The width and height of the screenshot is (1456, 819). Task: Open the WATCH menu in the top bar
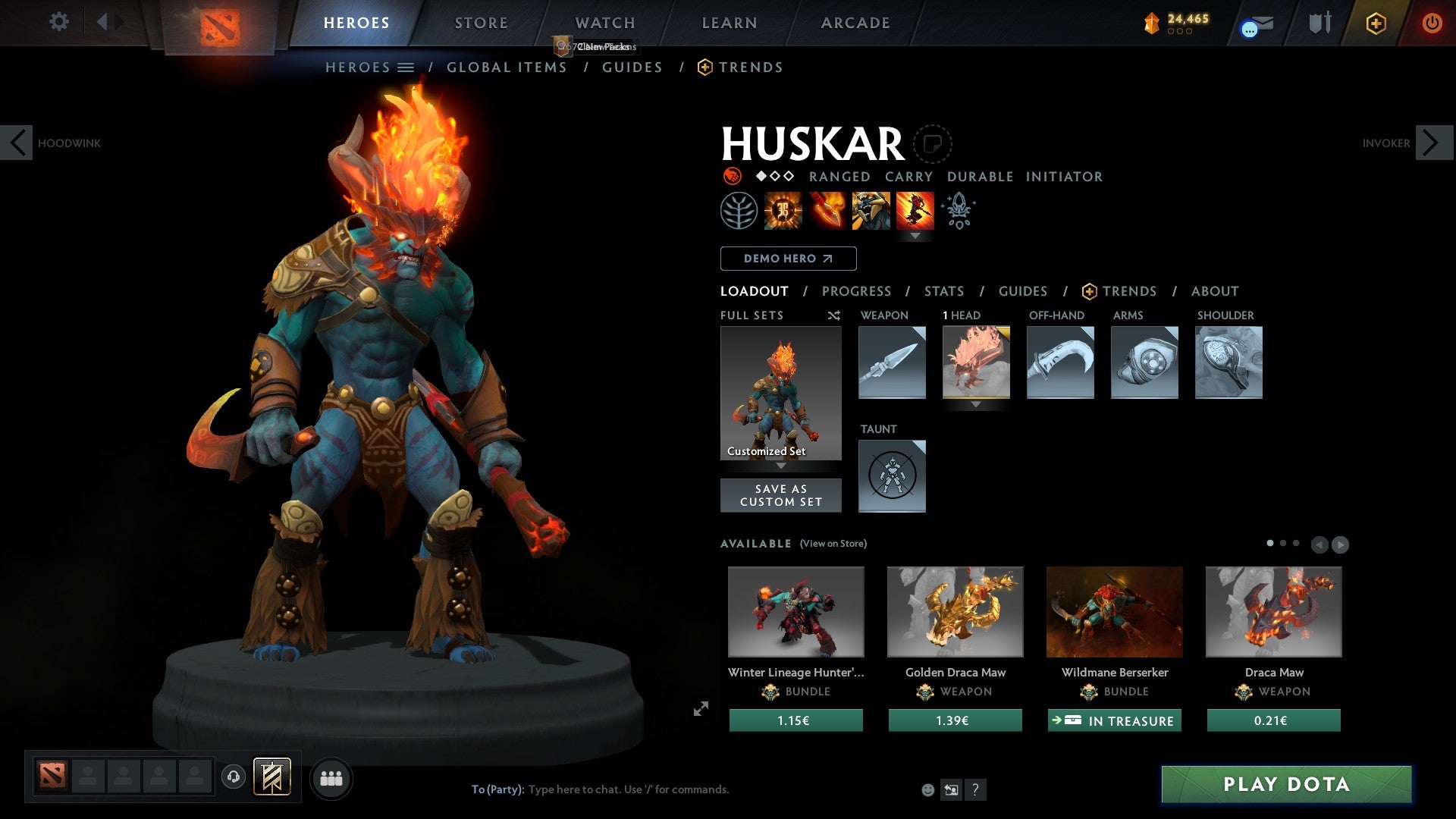(604, 23)
